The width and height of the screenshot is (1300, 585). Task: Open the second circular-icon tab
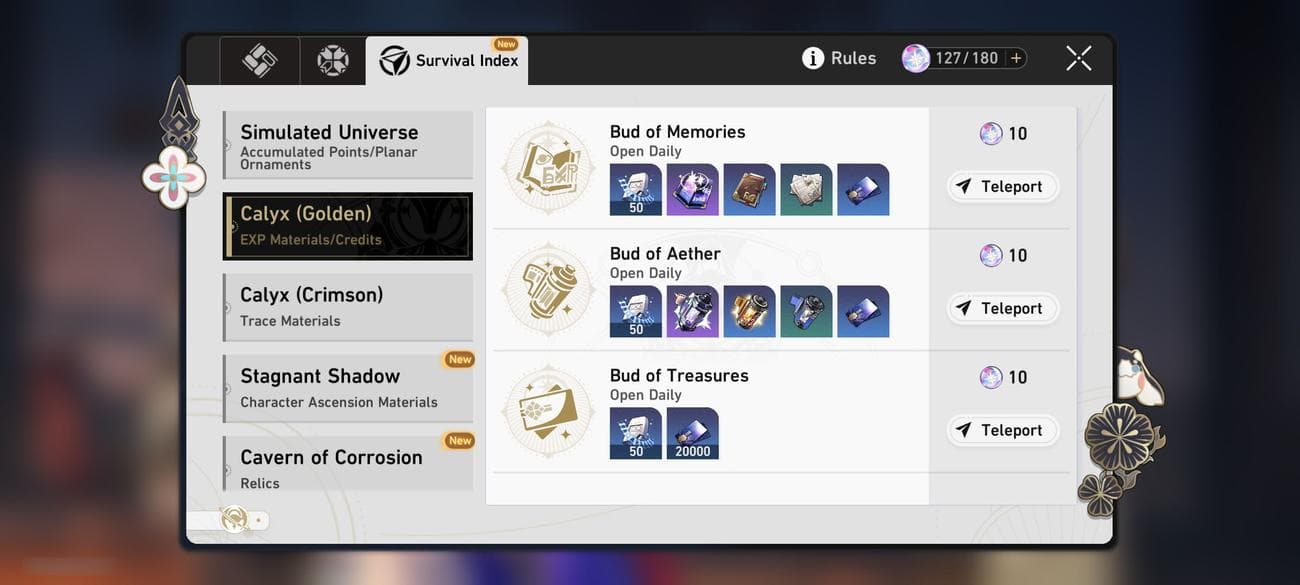333,61
